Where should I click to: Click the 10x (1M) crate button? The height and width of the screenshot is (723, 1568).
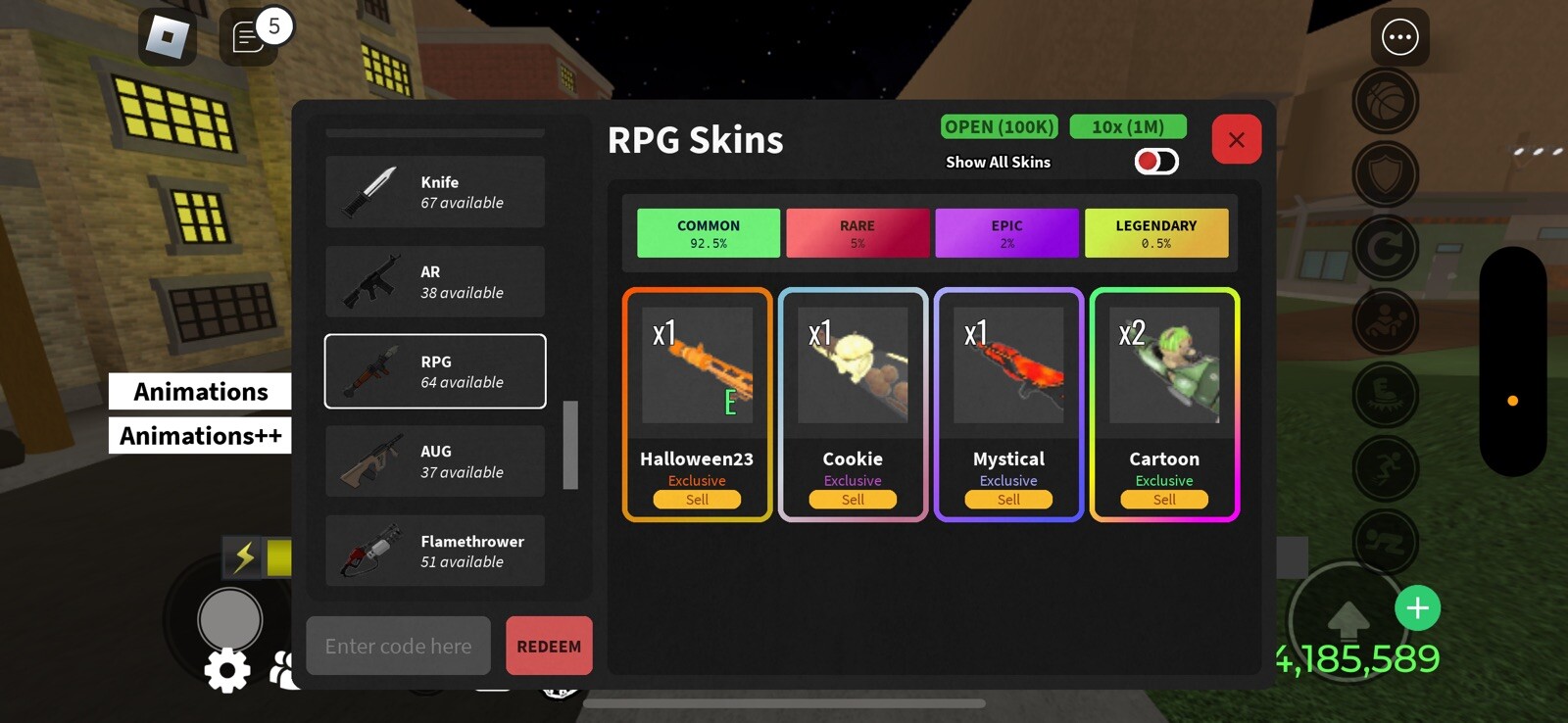1128,126
